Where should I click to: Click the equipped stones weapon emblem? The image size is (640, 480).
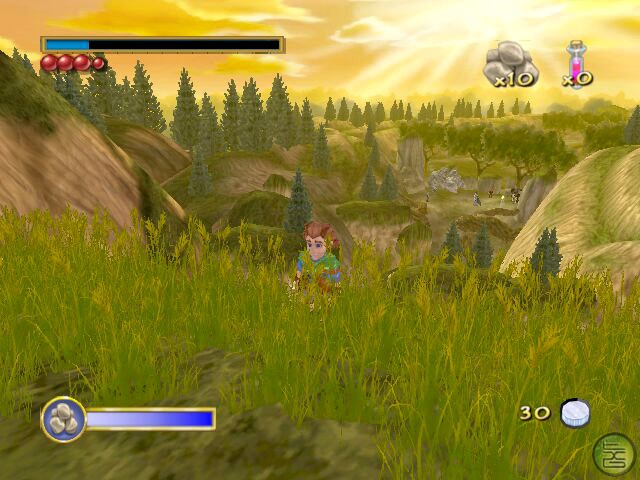pyautogui.click(x=63, y=419)
